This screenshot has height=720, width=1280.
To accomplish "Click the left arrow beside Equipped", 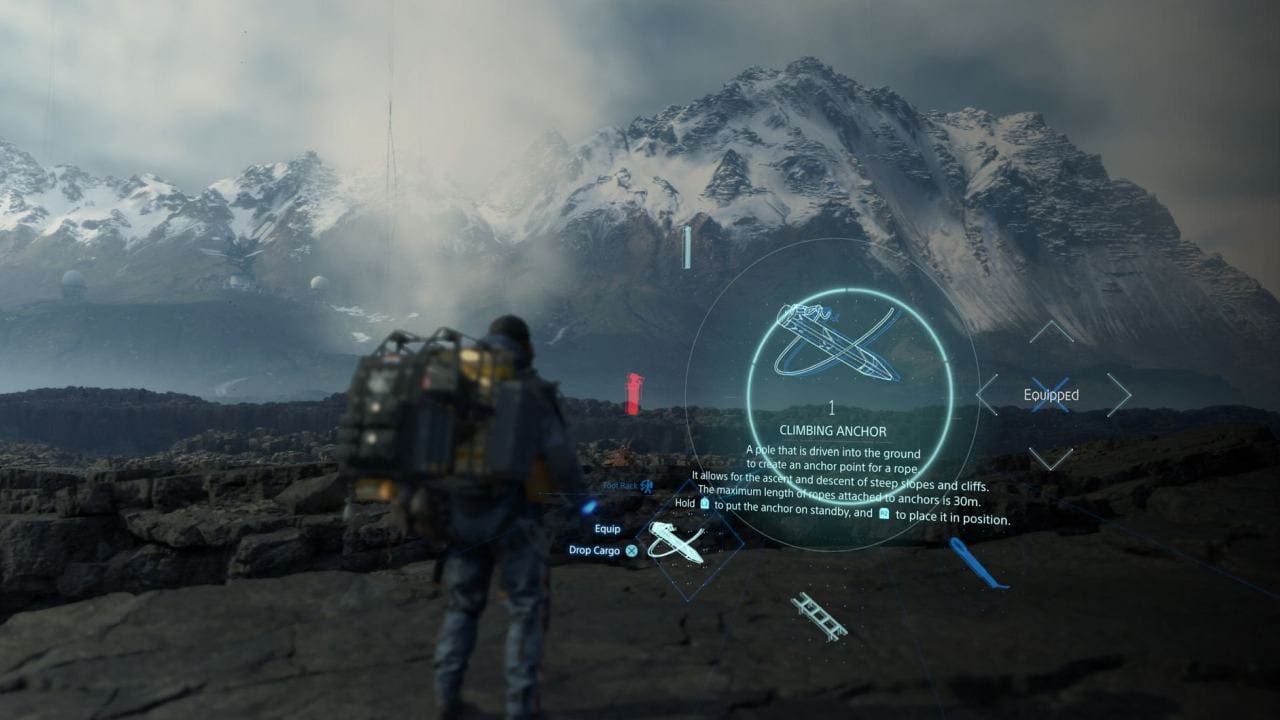I will click(987, 394).
